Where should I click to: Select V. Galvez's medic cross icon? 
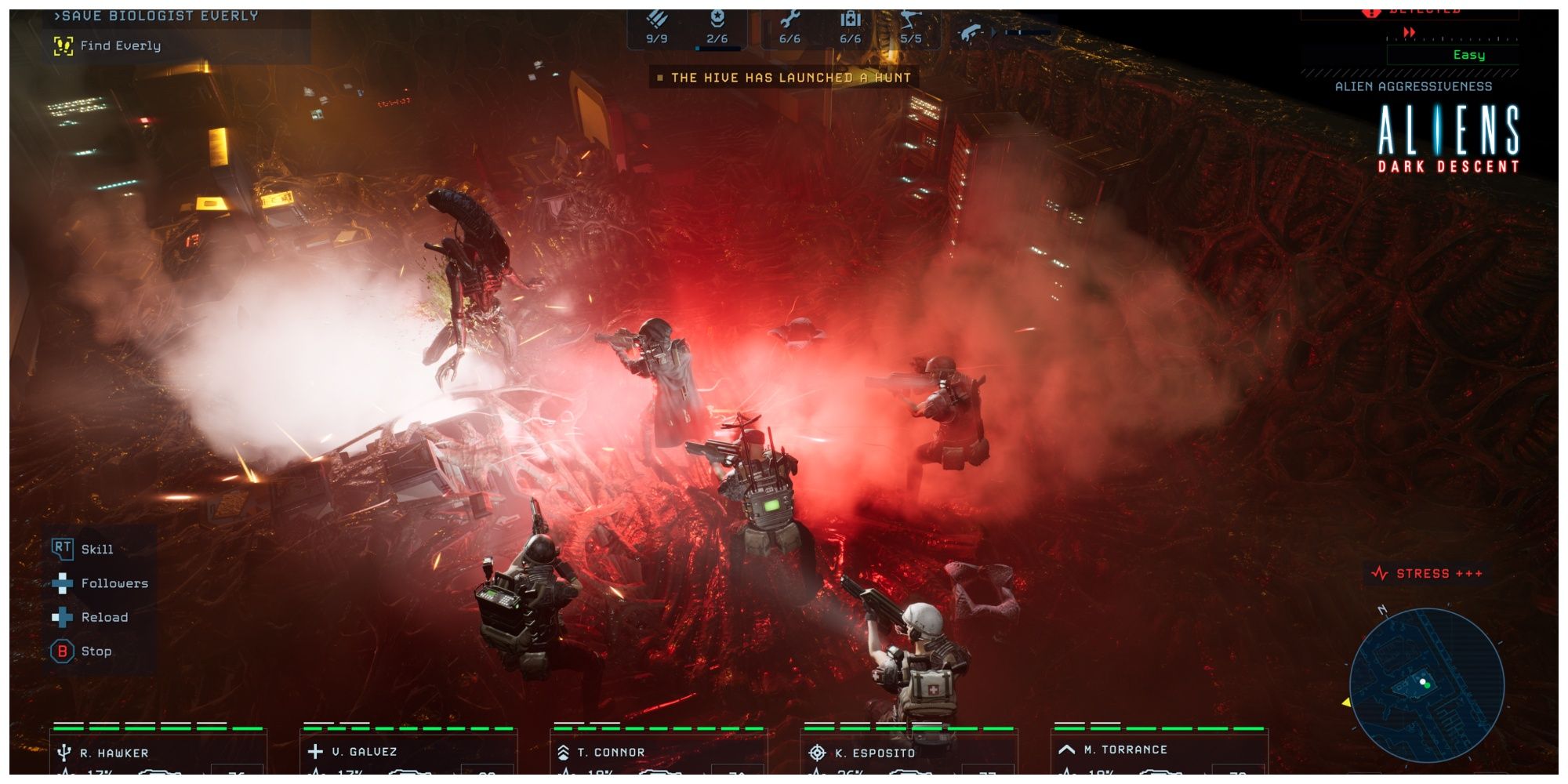click(x=316, y=750)
